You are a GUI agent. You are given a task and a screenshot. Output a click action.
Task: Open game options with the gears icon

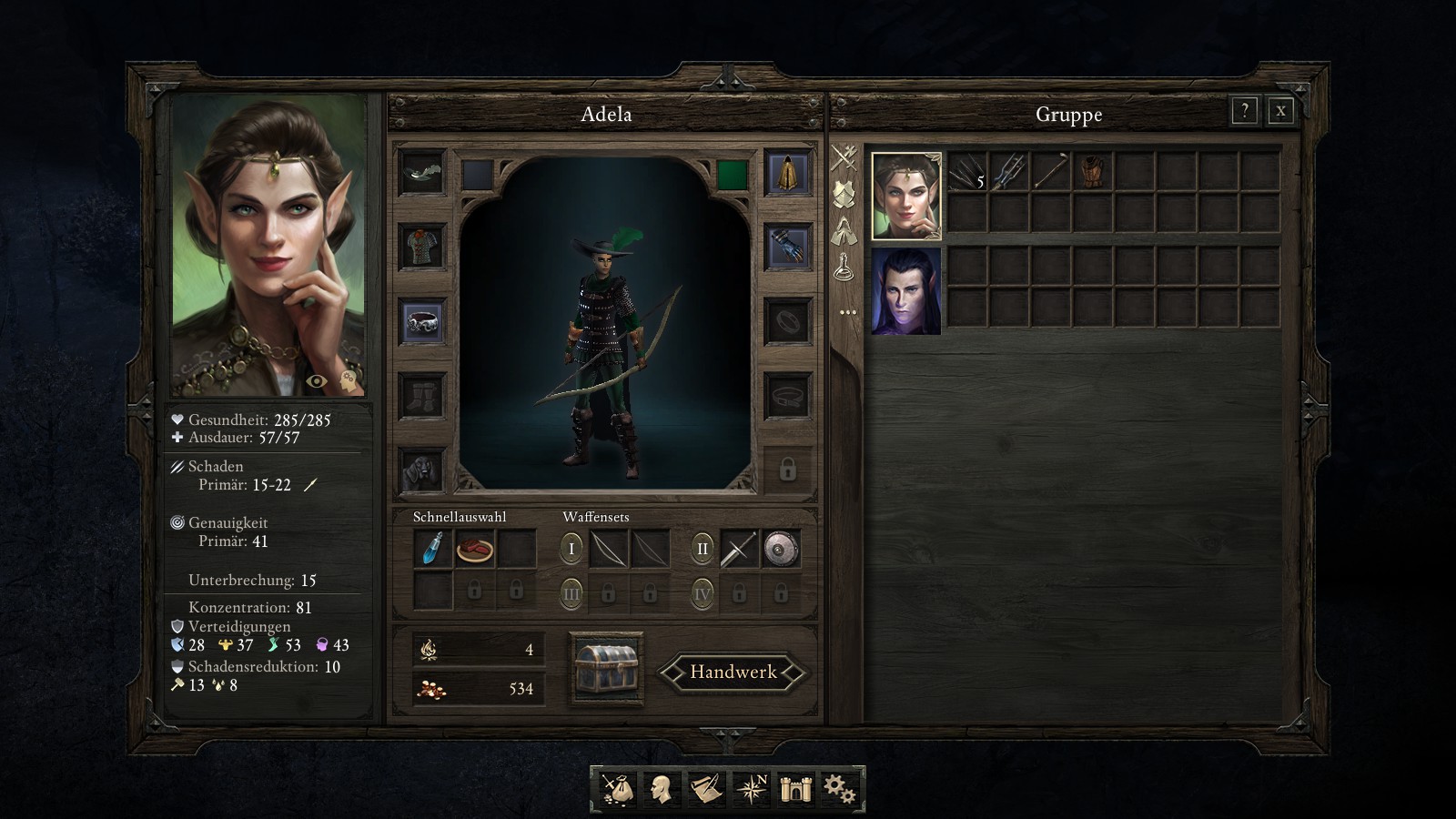tap(838, 788)
